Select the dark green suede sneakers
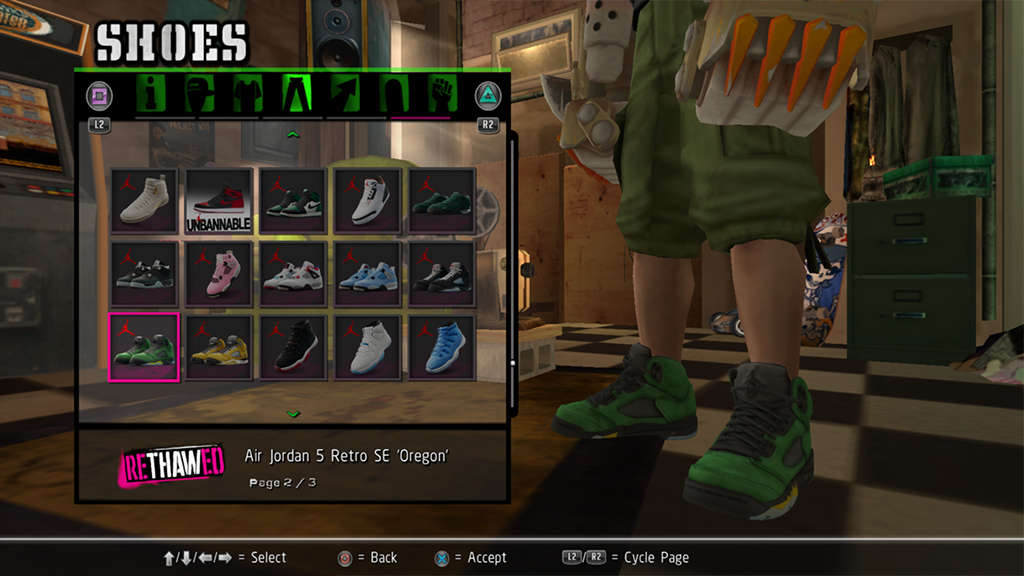The width and height of the screenshot is (1024, 576). 441,201
